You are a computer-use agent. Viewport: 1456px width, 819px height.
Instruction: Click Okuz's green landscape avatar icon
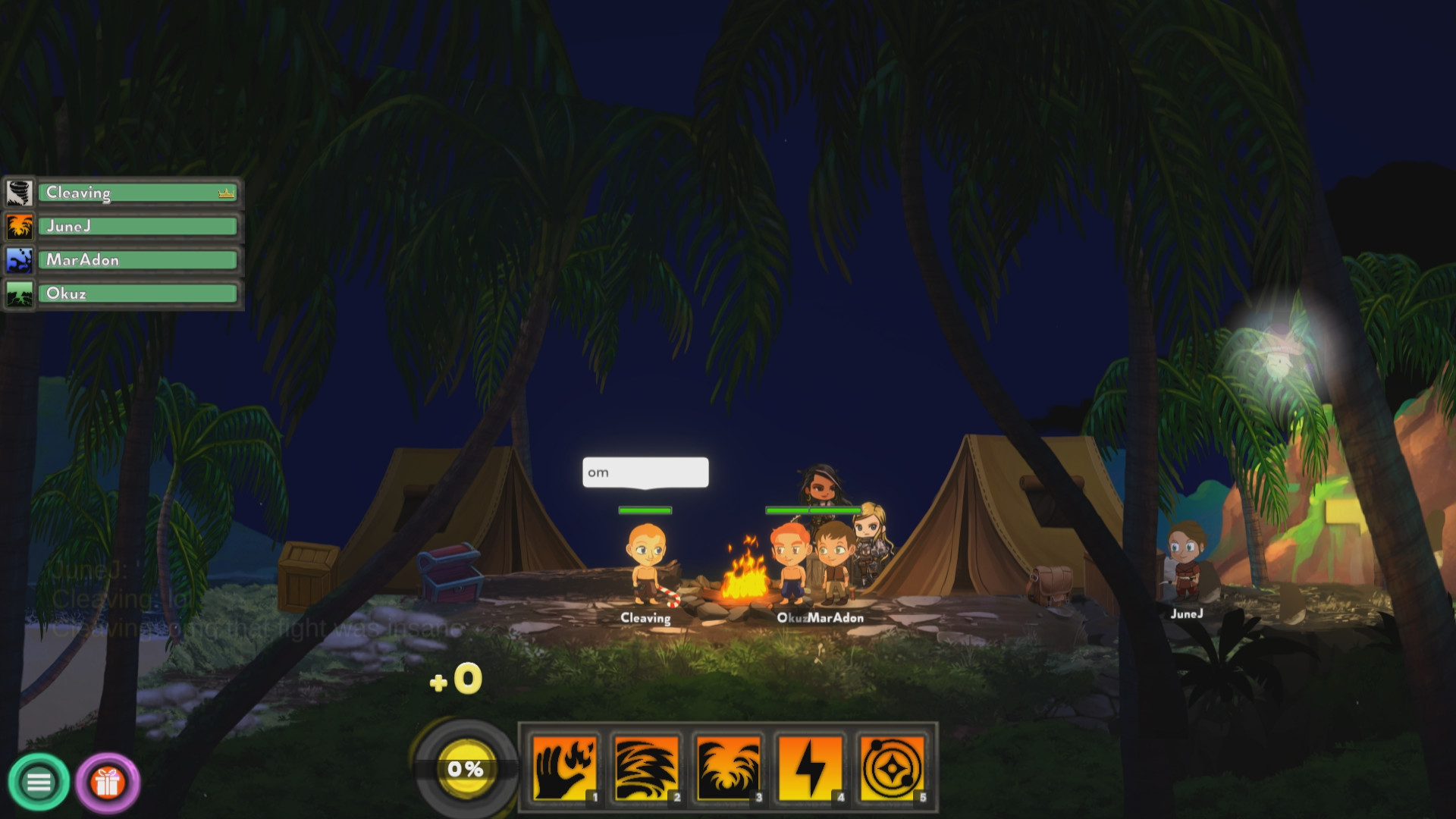click(20, 293)
